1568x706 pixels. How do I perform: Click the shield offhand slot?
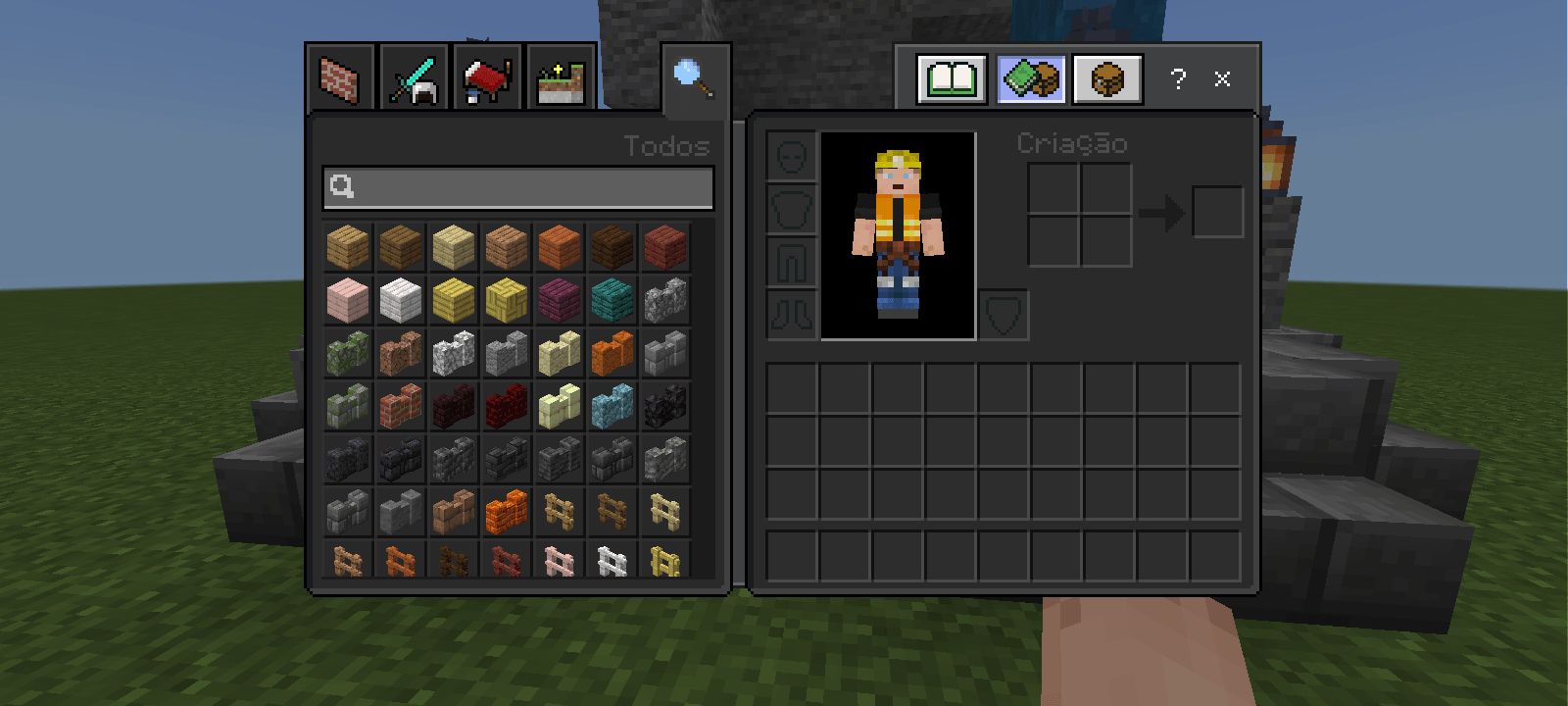(1004, 314)
